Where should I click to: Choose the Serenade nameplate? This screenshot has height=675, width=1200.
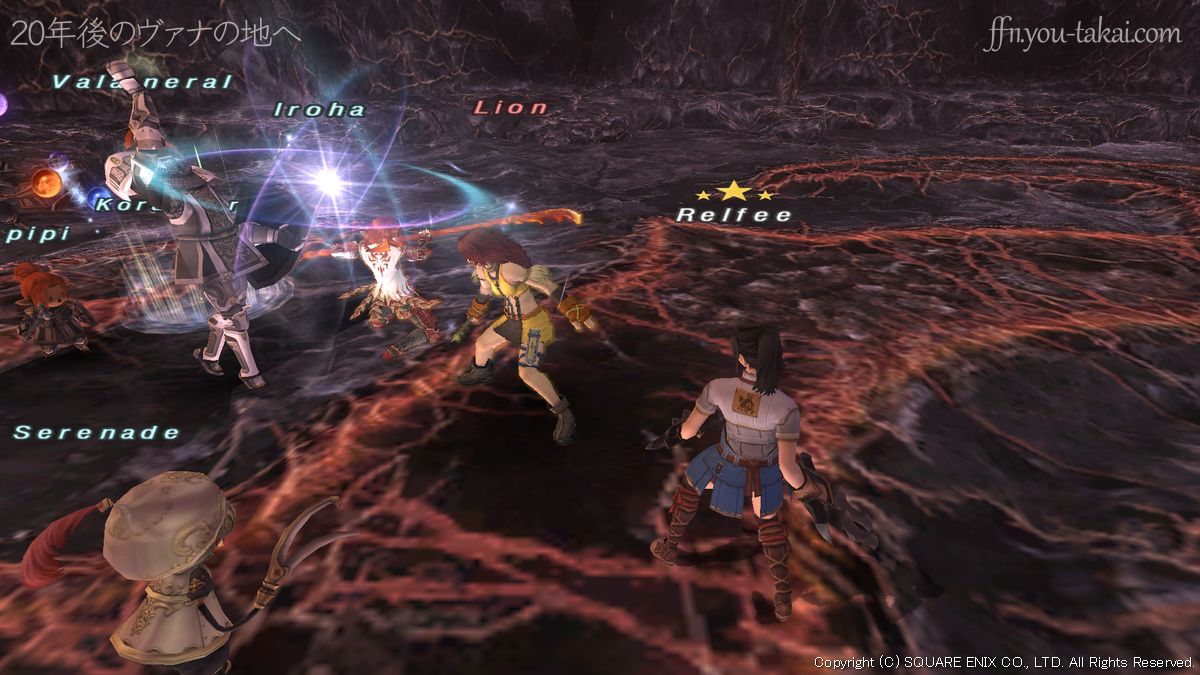97,432
